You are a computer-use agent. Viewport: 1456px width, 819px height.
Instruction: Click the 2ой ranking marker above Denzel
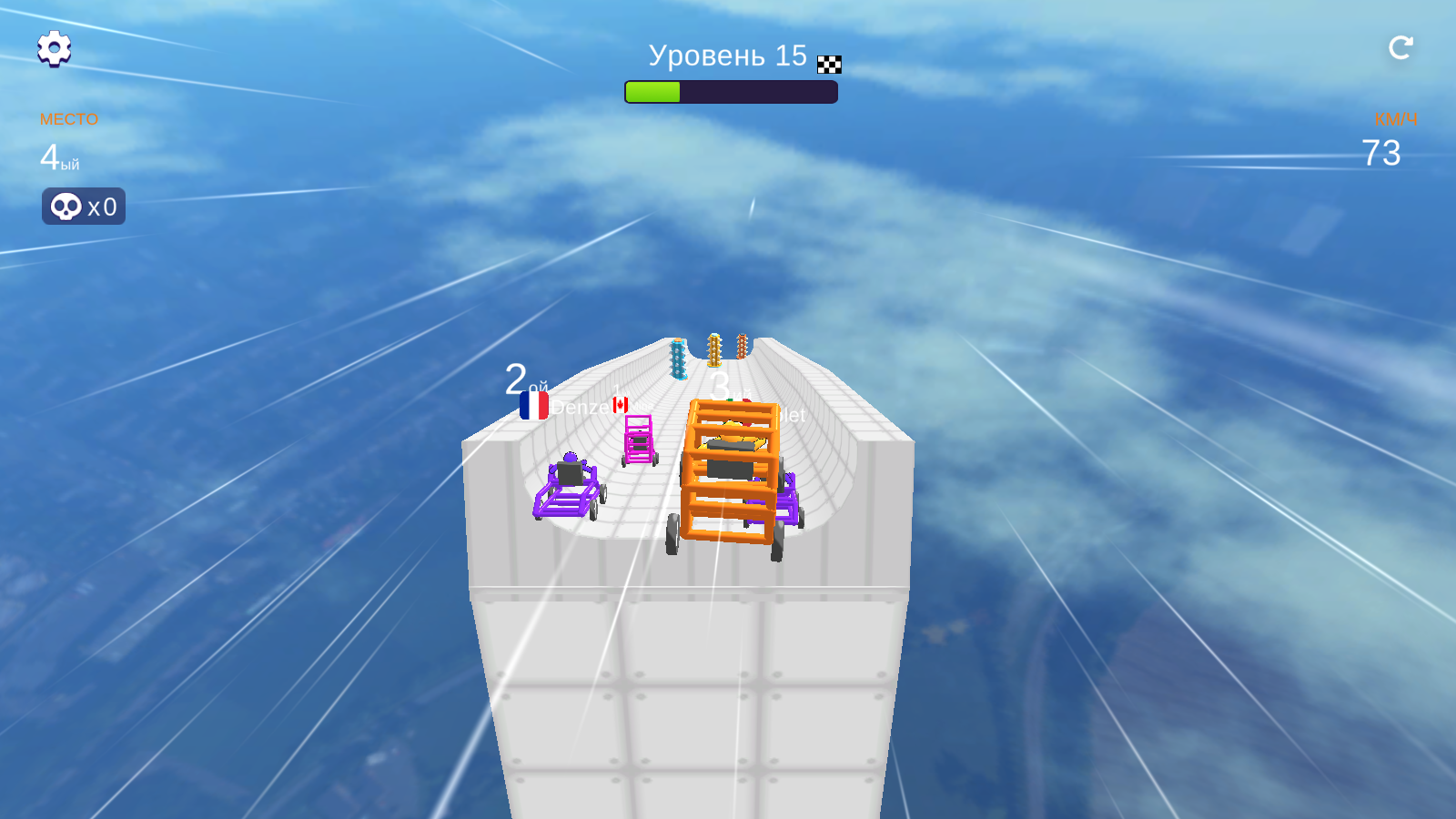click(x=522, y=379)
